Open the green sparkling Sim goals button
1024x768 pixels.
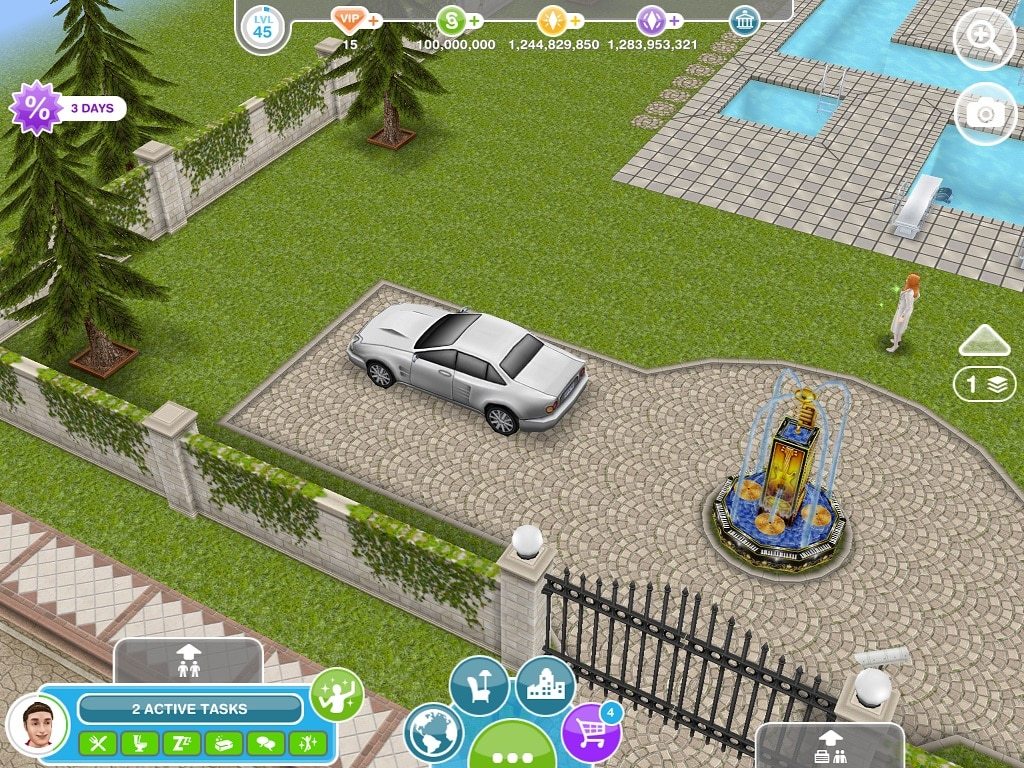point(336,694)
